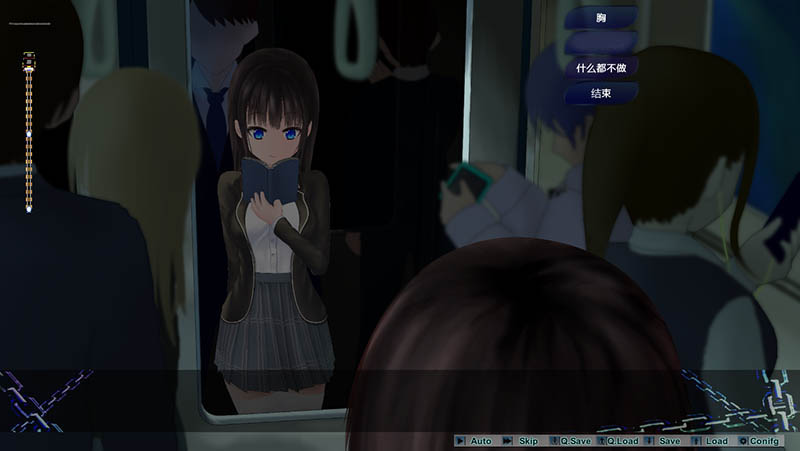Enable Auto mode in the bottom bar
Screen dimensions: 800x451
click(475, 441)
